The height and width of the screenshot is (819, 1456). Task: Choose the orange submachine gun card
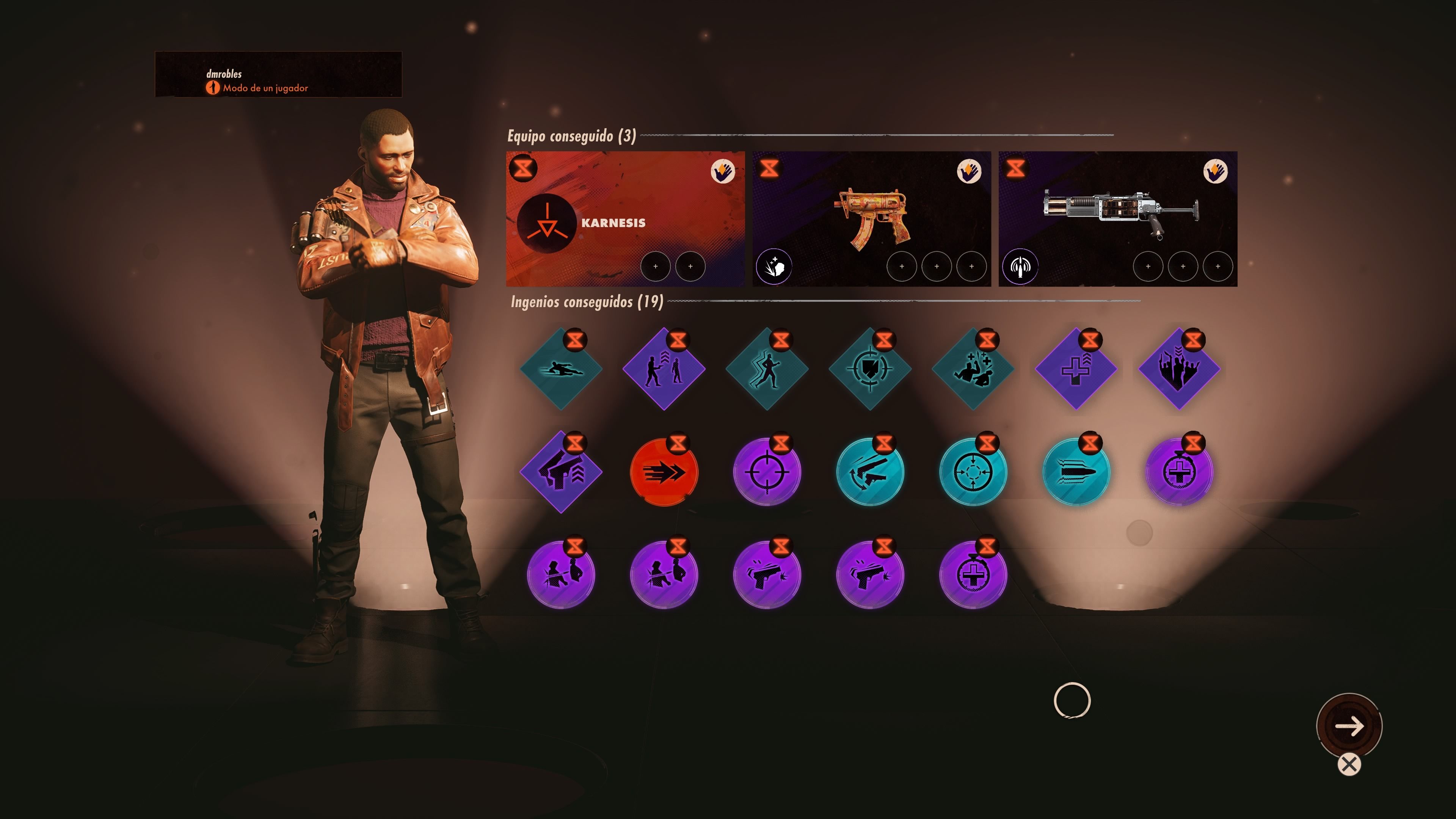[871, 218]
